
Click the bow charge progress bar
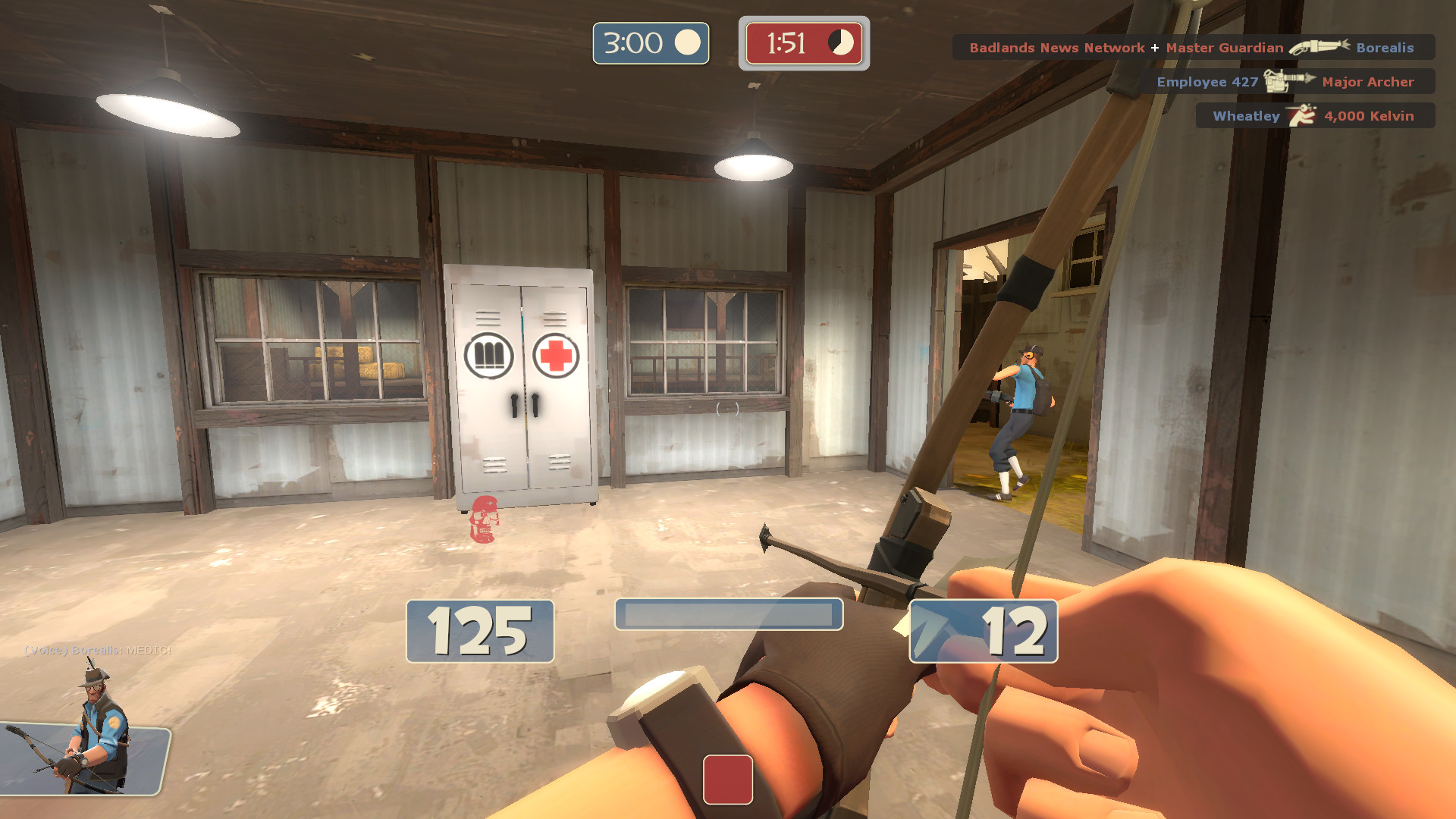728,614
